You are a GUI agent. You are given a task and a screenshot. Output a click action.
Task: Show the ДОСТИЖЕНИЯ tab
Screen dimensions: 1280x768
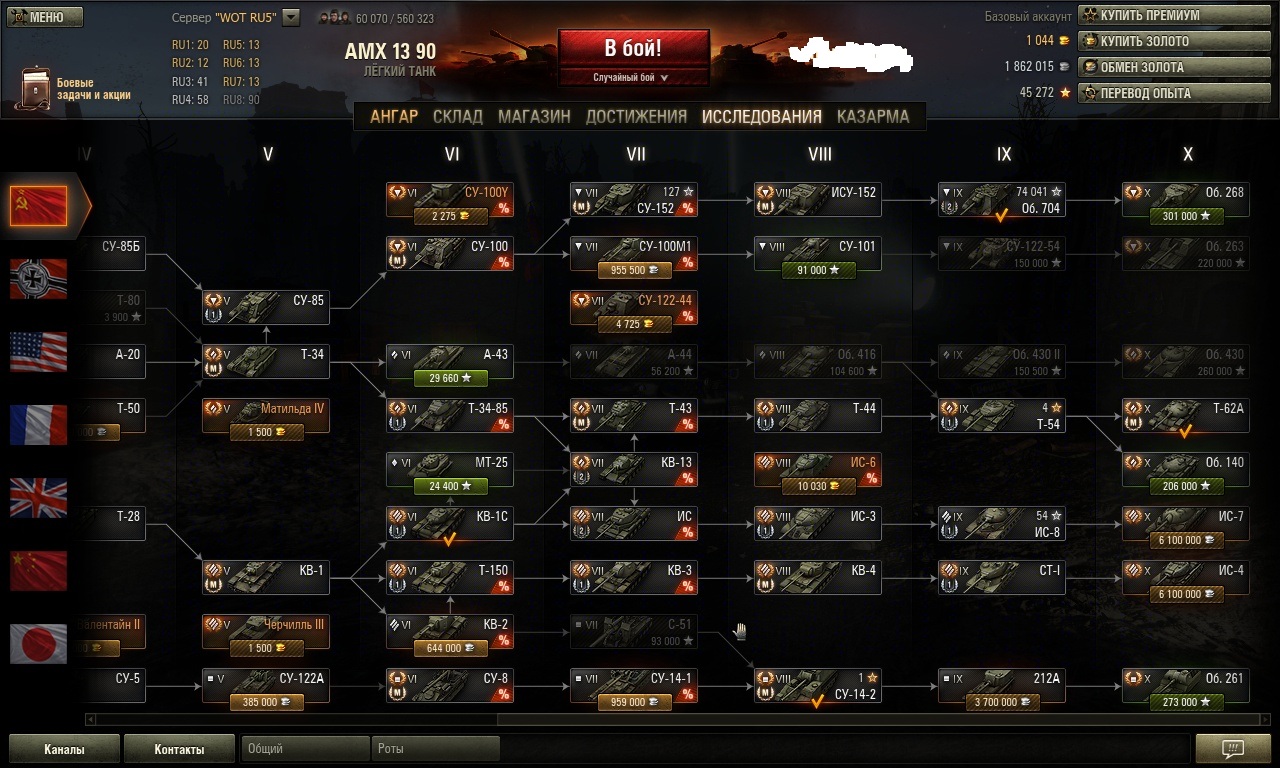636,116
